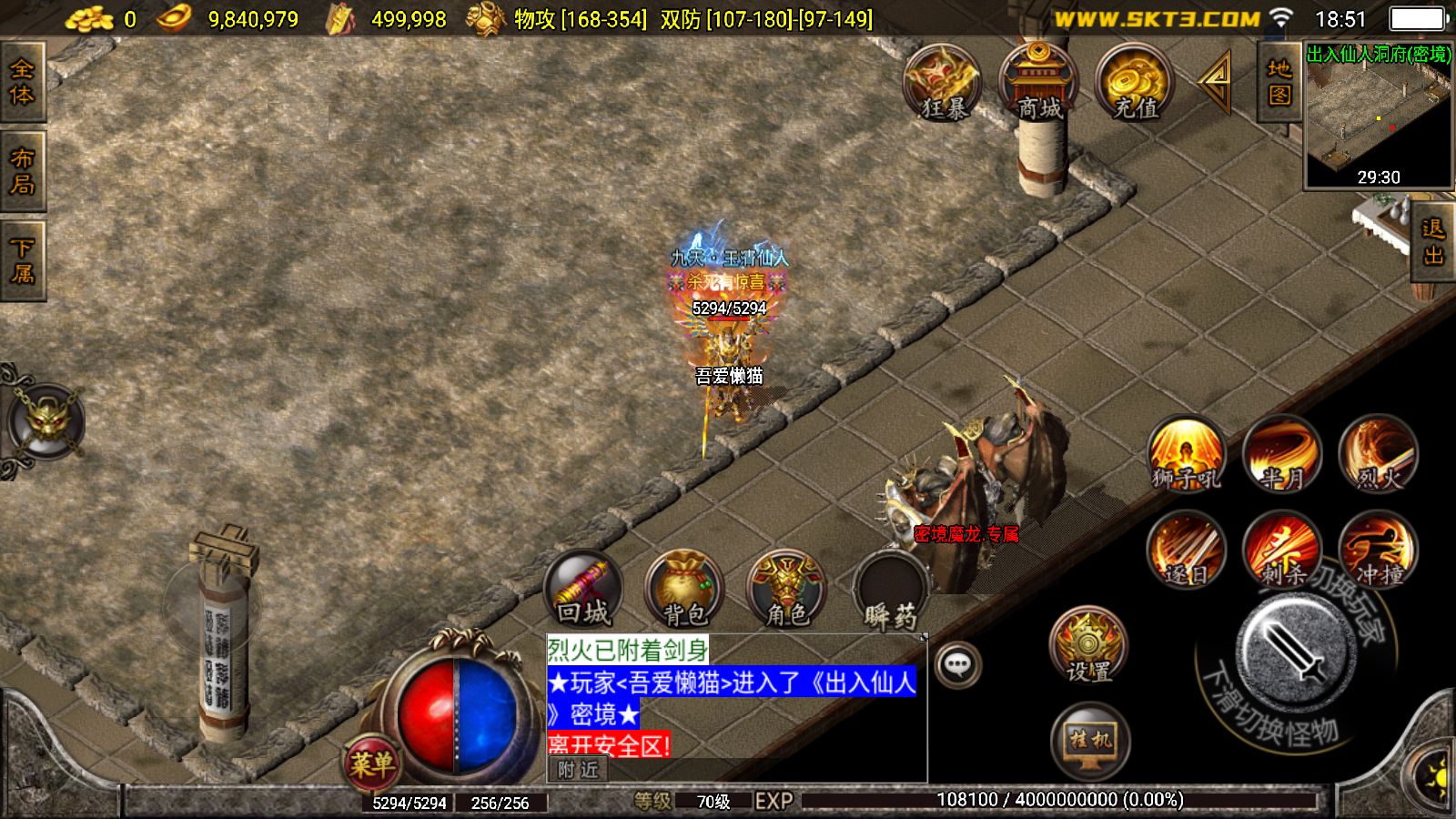Select the 布局 layout tab
The height and width of the screenshot is (819, 1456).
[x=22, y=171]
